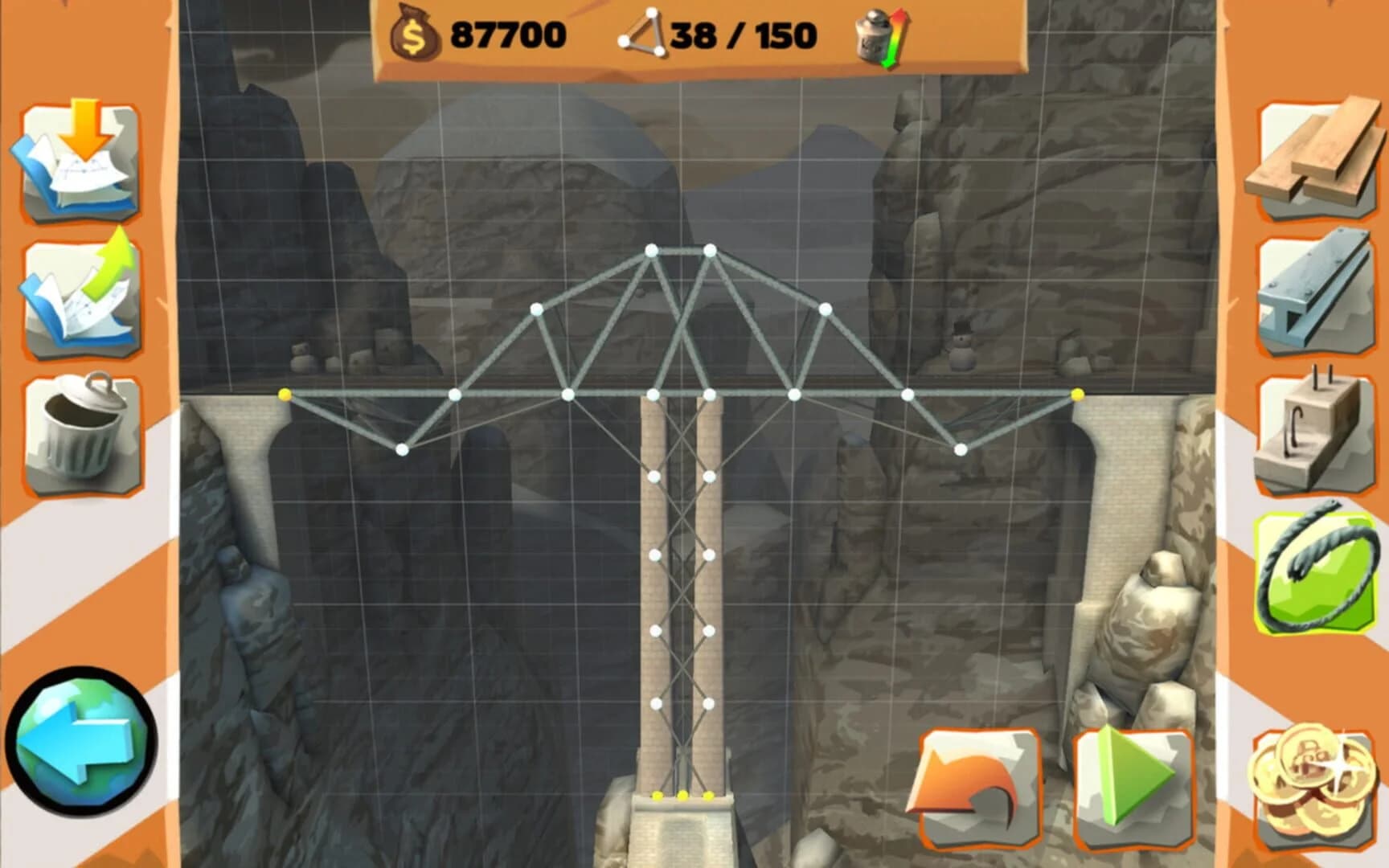Click the yellow anchor point on left bank
Viewport: 1389px width, 868px height.
pyautogui.click(x=283, y=394)
